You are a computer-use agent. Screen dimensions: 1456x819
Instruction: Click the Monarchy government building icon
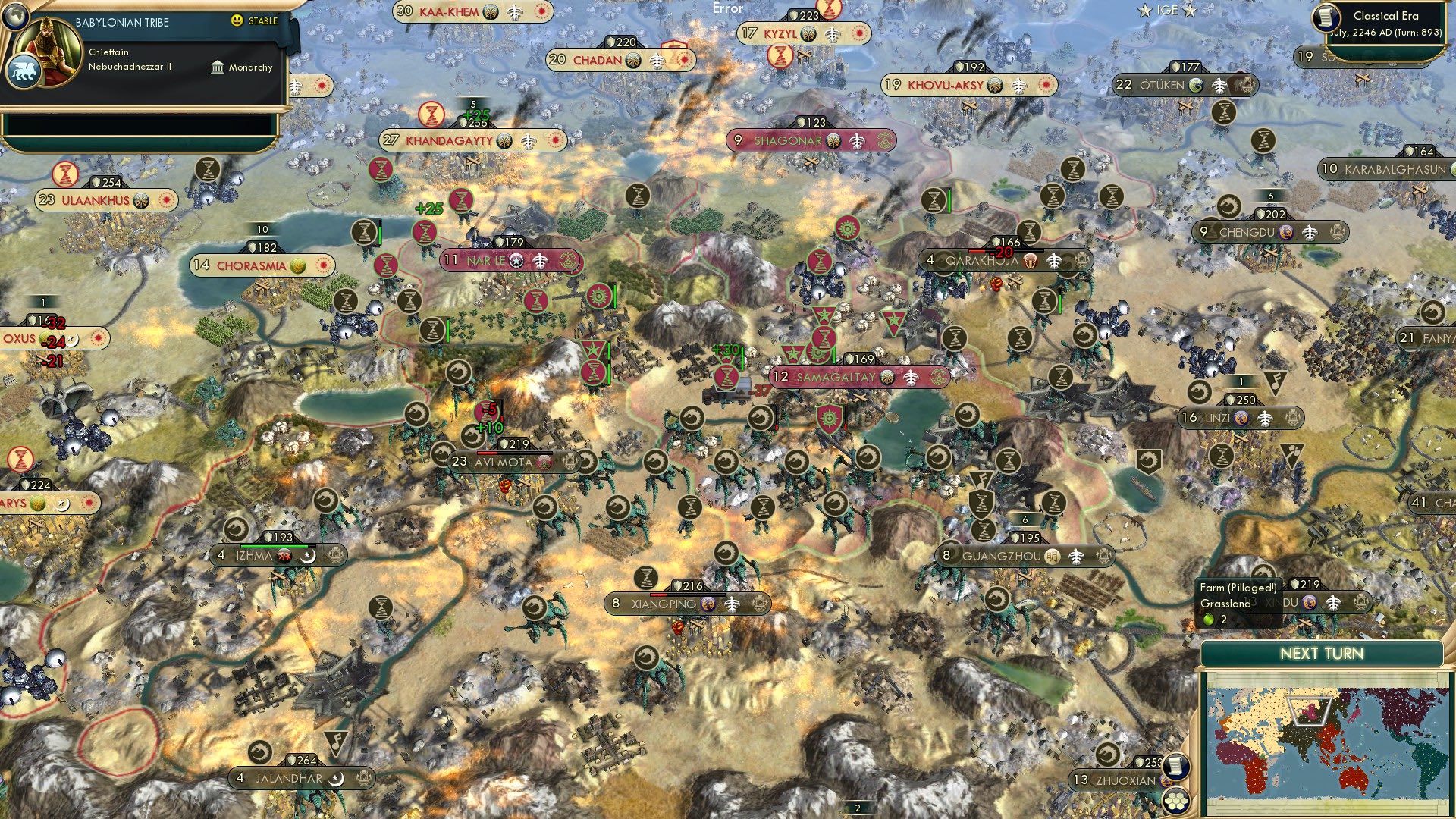point(218,67)
